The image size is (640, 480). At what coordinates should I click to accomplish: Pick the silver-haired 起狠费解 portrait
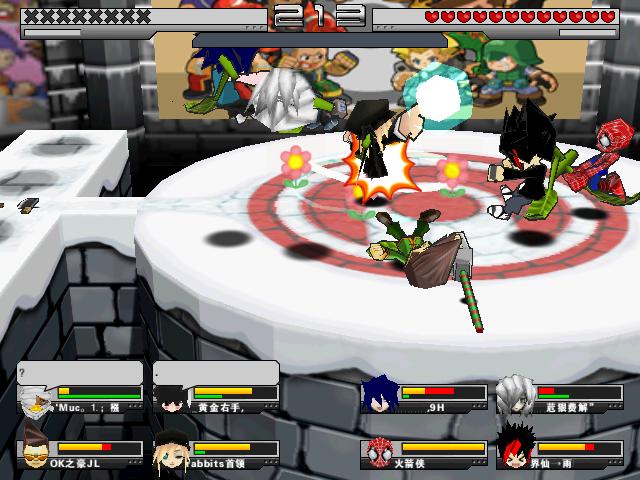pyautogui.click(x=515, y=395)
